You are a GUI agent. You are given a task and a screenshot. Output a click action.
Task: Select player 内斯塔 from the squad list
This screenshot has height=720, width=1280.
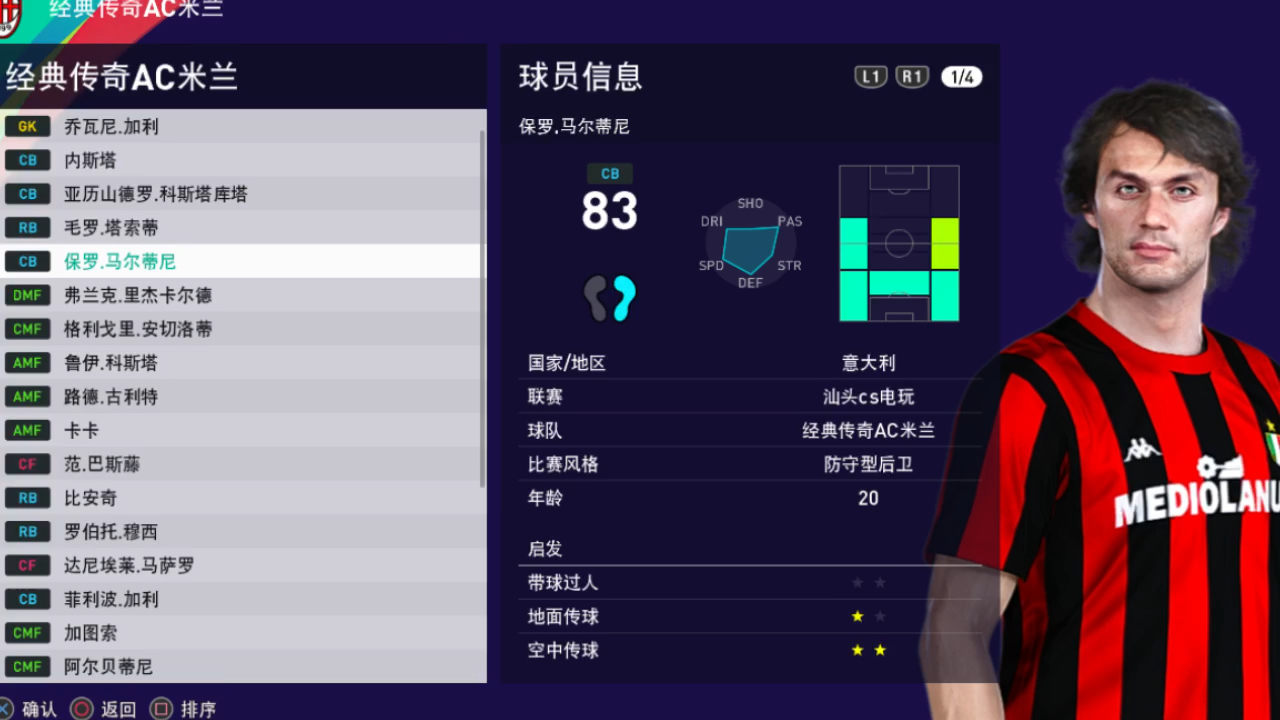tap(90, 160)
